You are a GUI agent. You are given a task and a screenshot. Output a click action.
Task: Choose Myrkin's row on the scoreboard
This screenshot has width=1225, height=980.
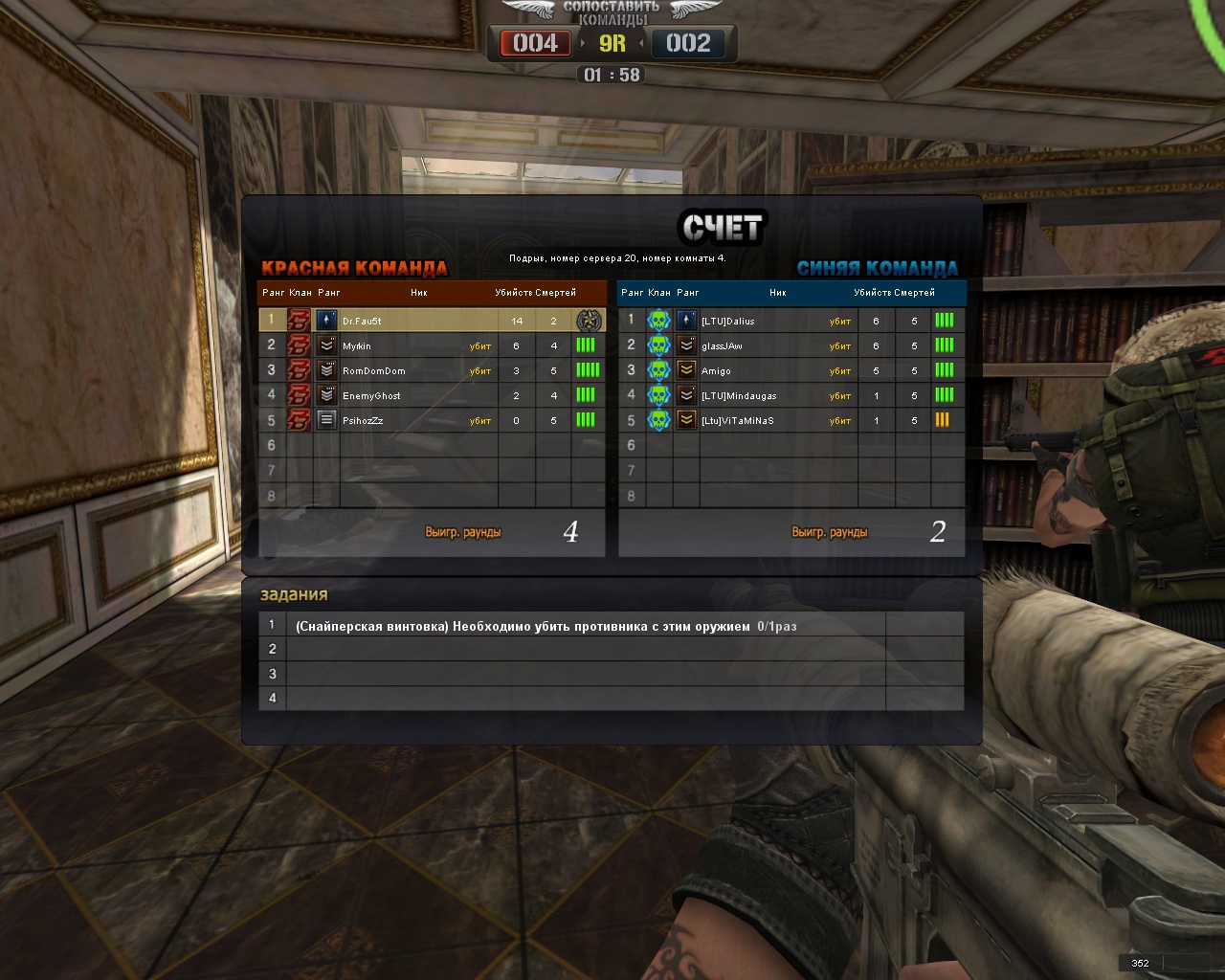(x=357, y=345)
